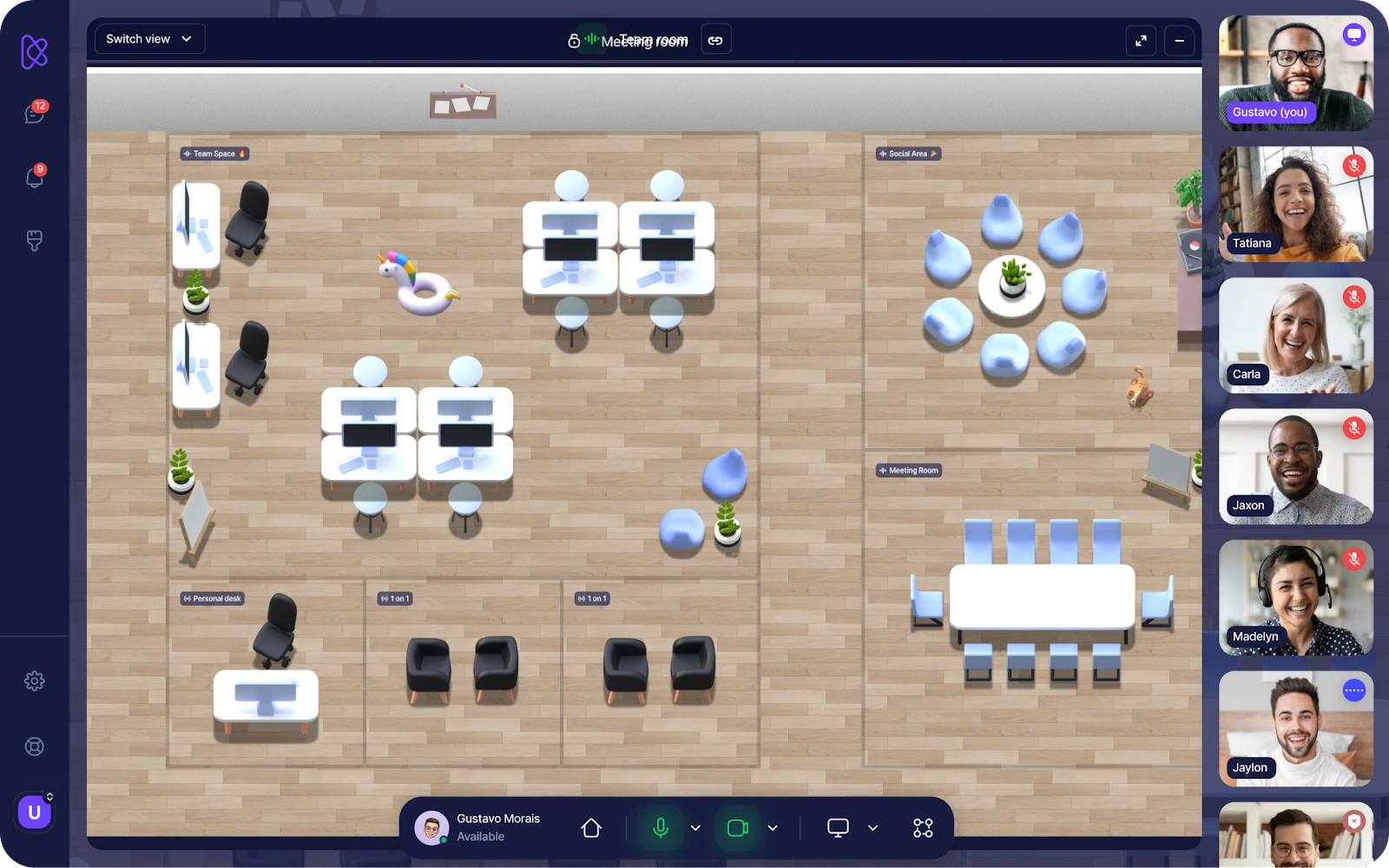Image resolution: width=1389 pixels, height=868 pixels.
Task: Select Carla's video thumbnail
Action: click(x=1295, y=335)
